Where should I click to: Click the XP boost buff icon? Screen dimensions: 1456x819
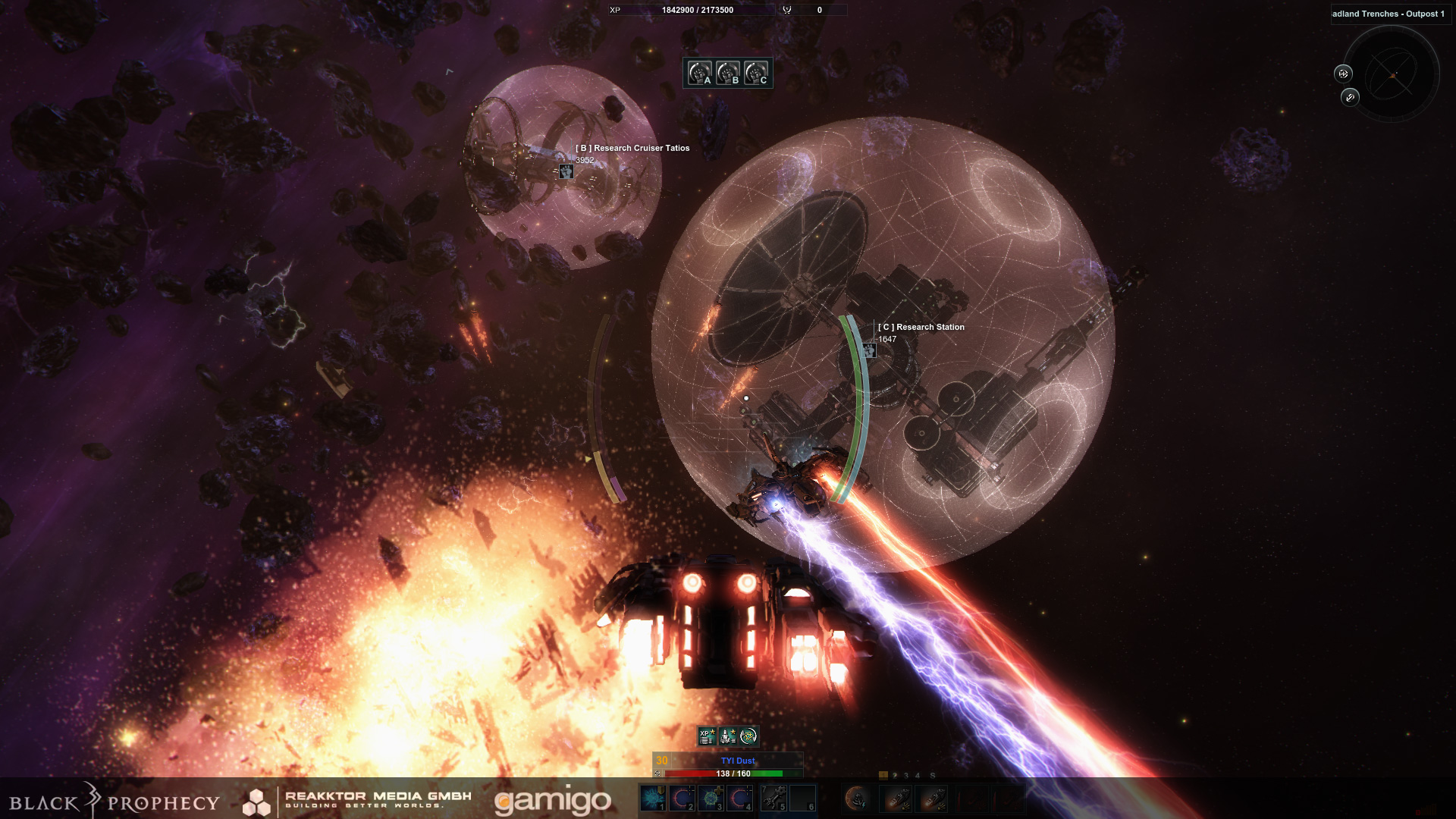[707, 736]
